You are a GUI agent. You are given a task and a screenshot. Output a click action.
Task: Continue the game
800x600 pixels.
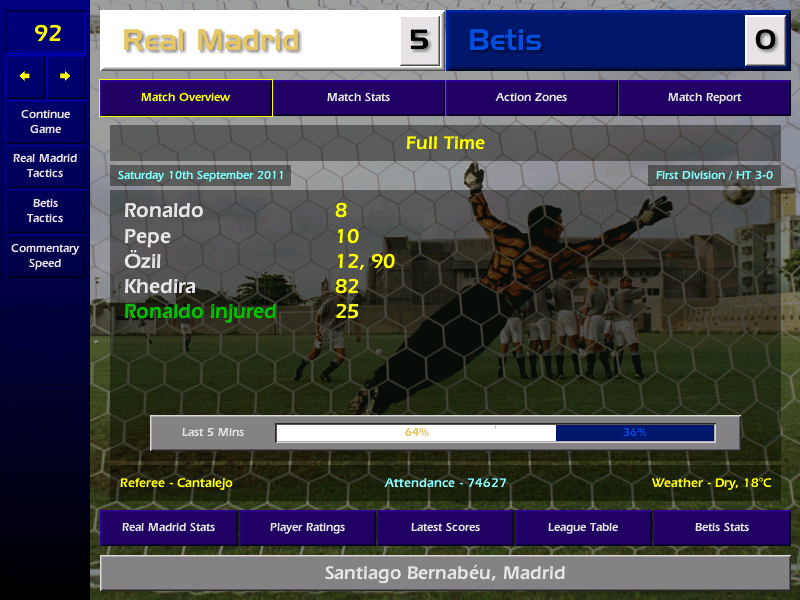[45, 122]
